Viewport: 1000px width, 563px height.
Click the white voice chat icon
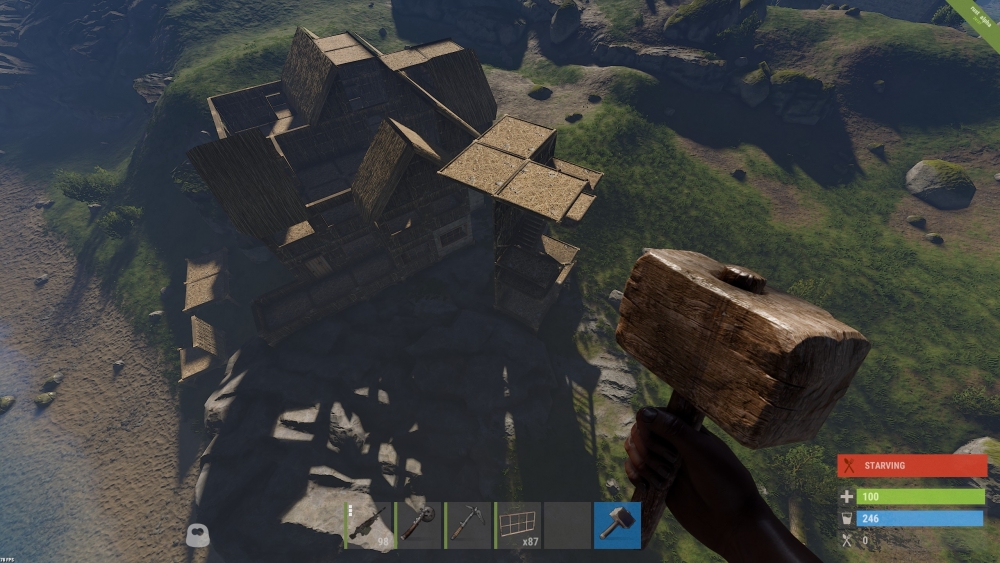point(198,536)
